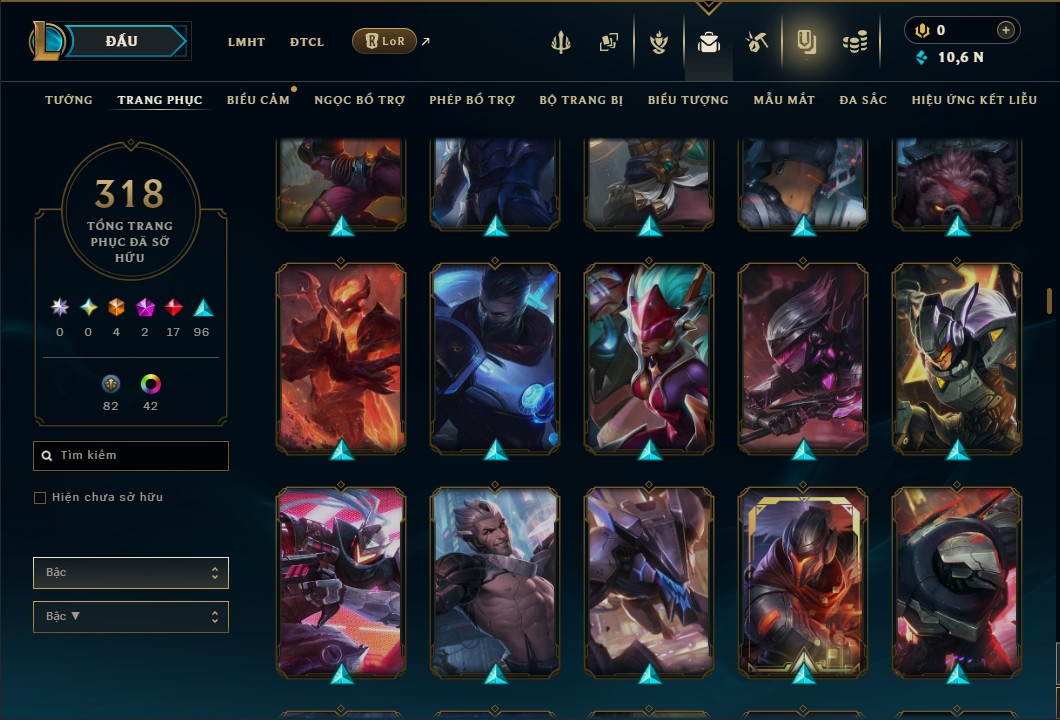This screenshot has width=1060, height=720.
Task: Click the Tìm kiếm search field
Action: point(131,456)
